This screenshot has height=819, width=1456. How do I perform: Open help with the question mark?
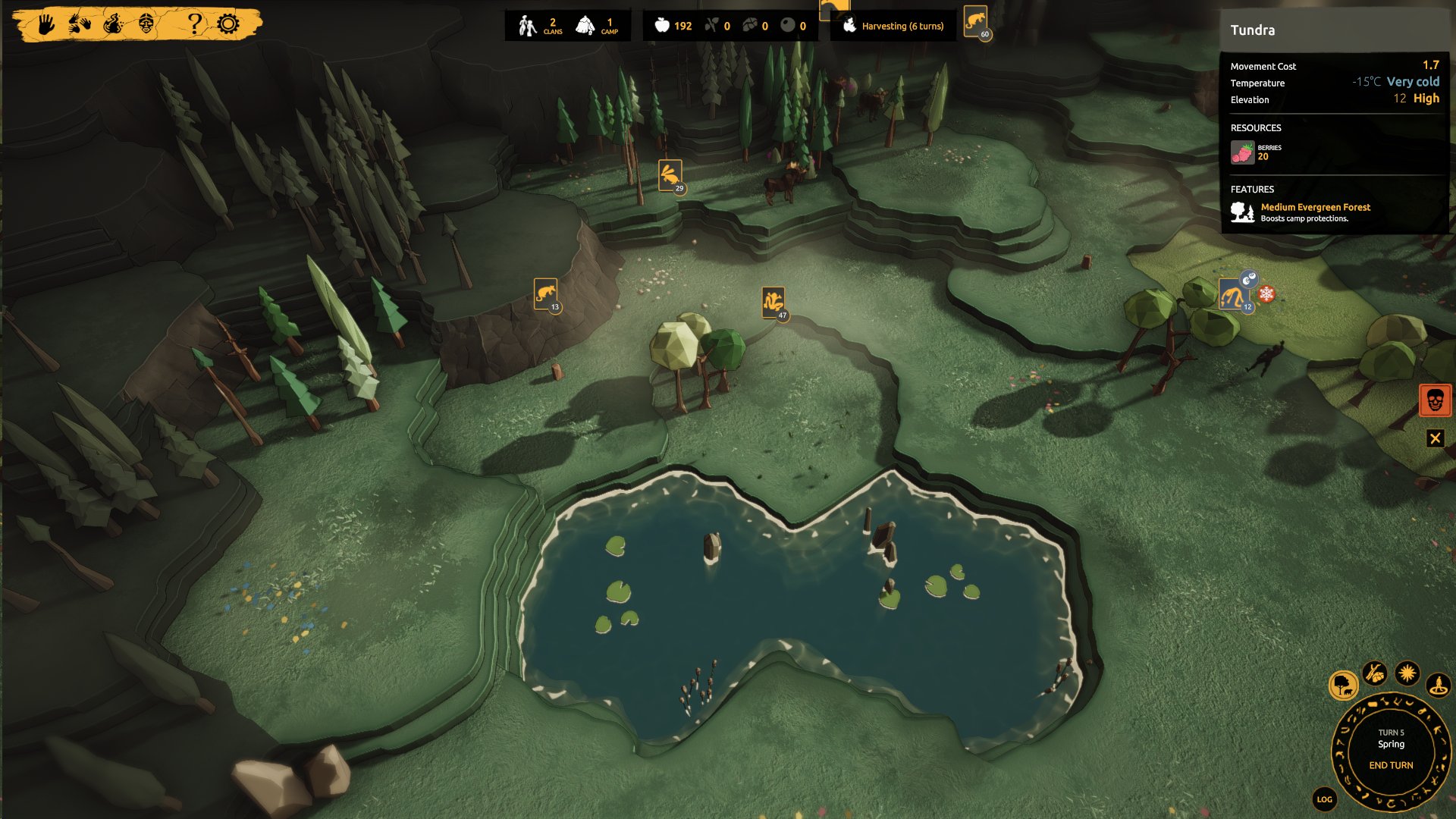195,24
